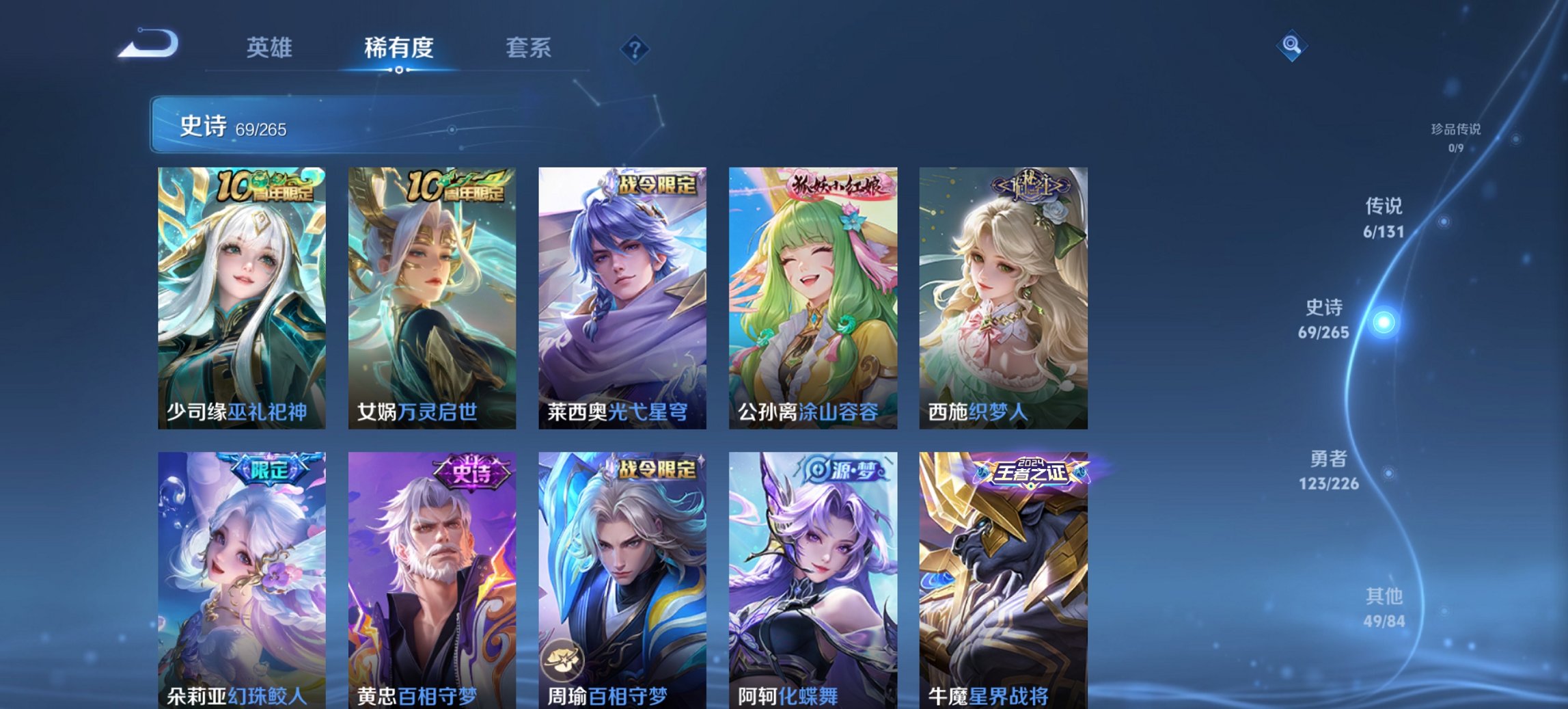Image resolution: width=1568 pixels, height=709 pixels.
Task: Switch to the 套系 tab
Action: pyautogui.click(x=527, y=48)
